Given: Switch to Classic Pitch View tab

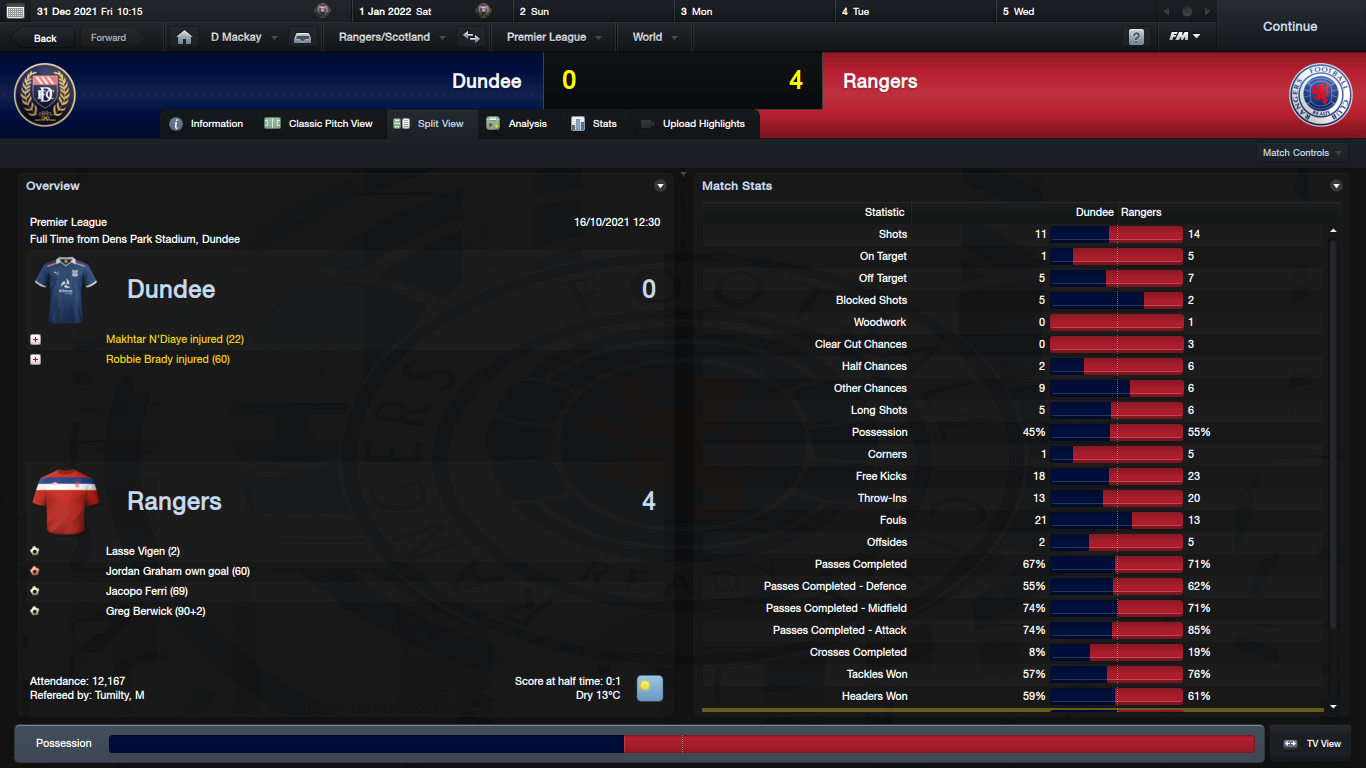Looking at the screenshot, I should (319, 124).
